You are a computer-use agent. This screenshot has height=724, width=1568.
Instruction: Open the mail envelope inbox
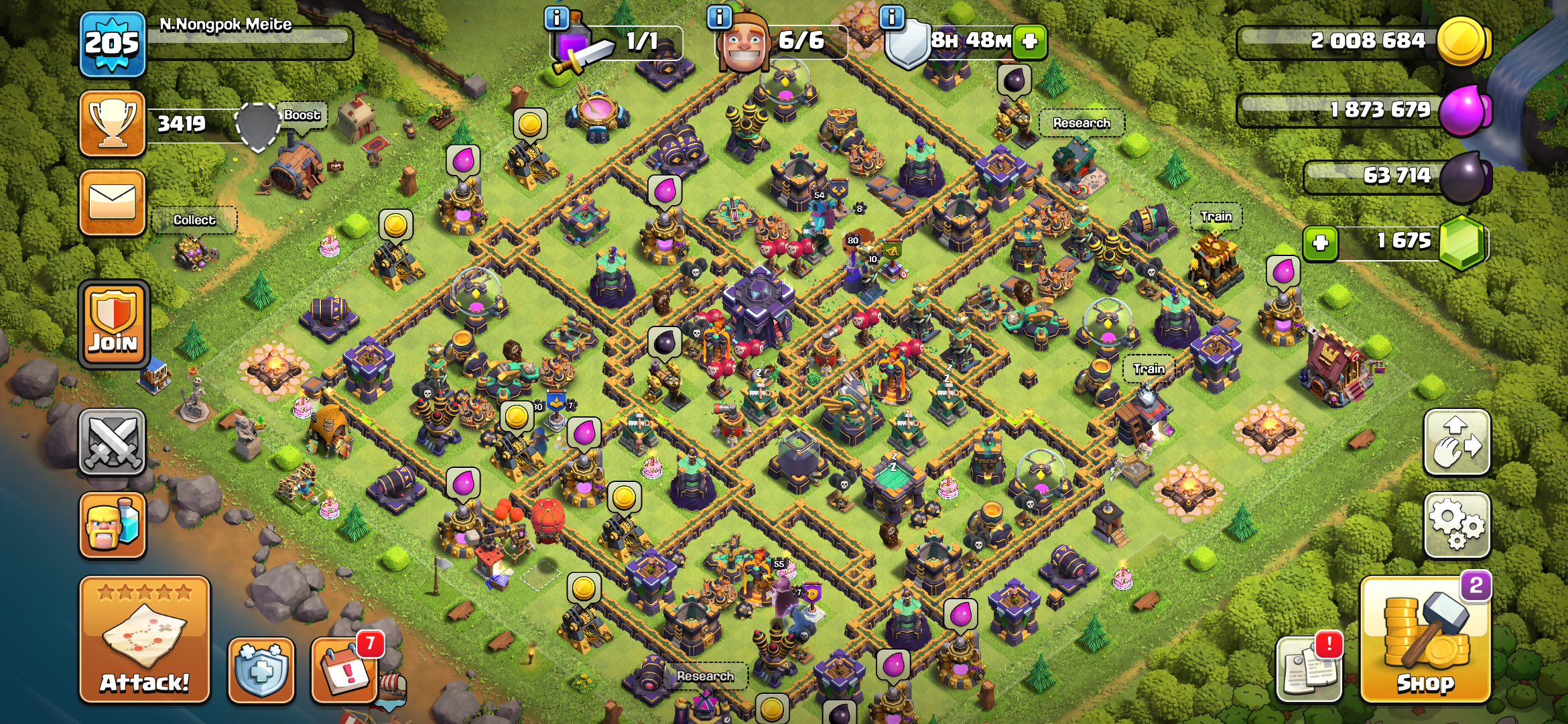pyautogui.click(x=113, y=202)
